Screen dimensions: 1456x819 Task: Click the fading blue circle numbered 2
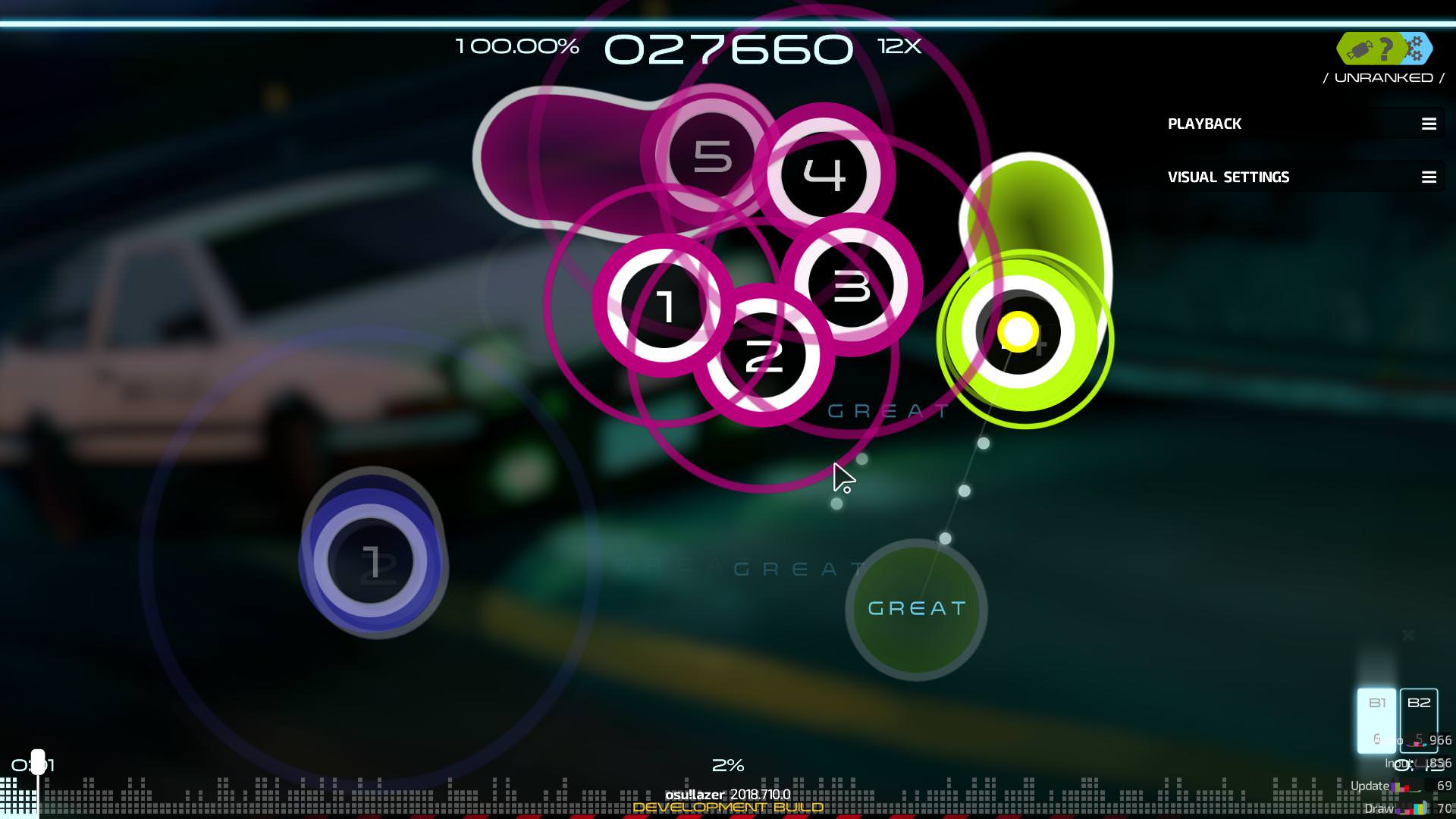click(373, 561)
